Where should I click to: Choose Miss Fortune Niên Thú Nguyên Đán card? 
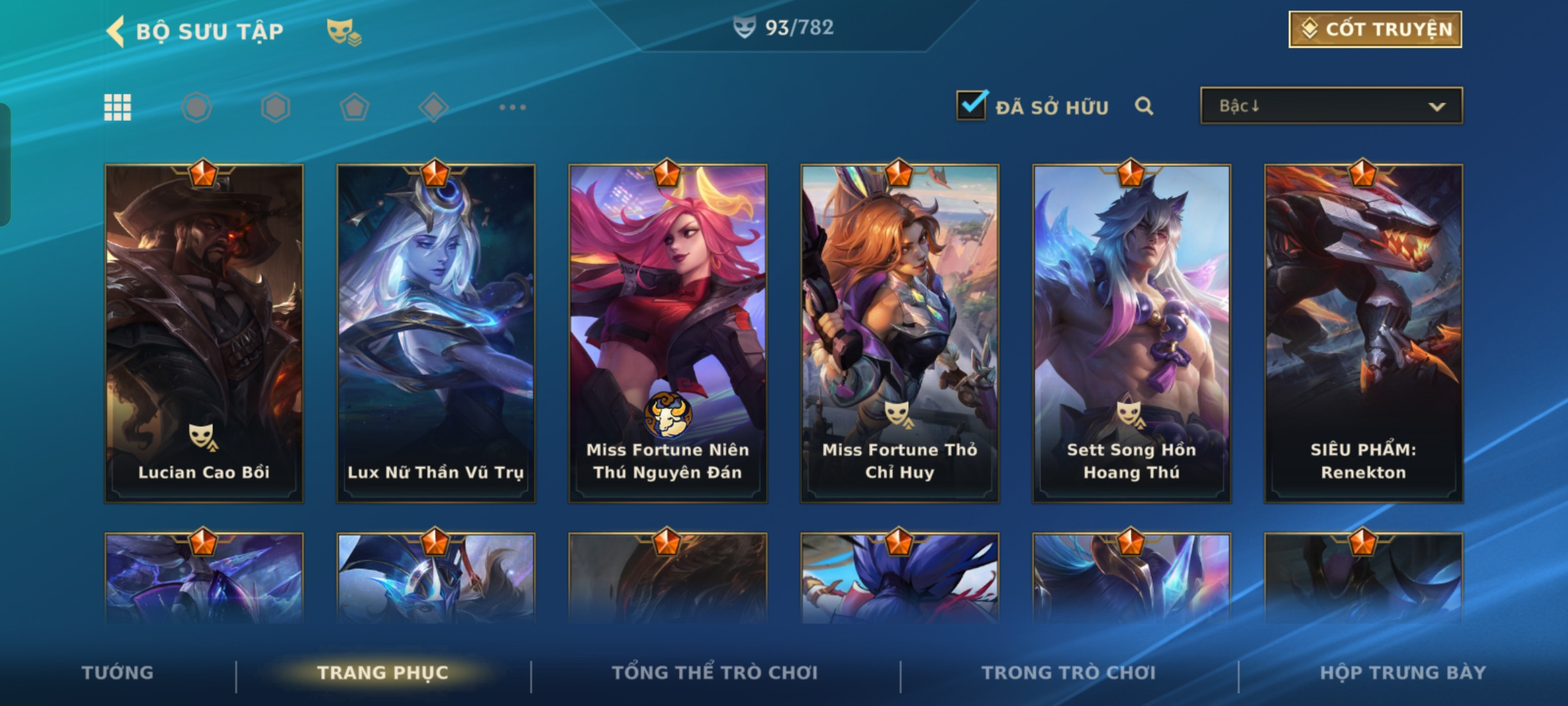668,333
